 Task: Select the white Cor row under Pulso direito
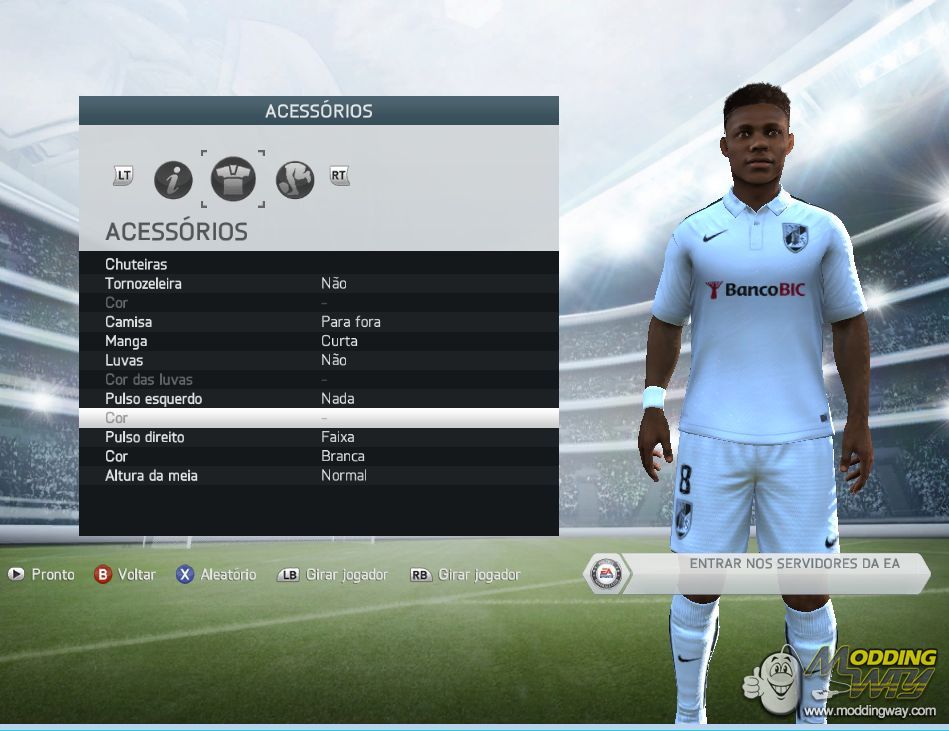pyautogui.click(x=318, y=456)
